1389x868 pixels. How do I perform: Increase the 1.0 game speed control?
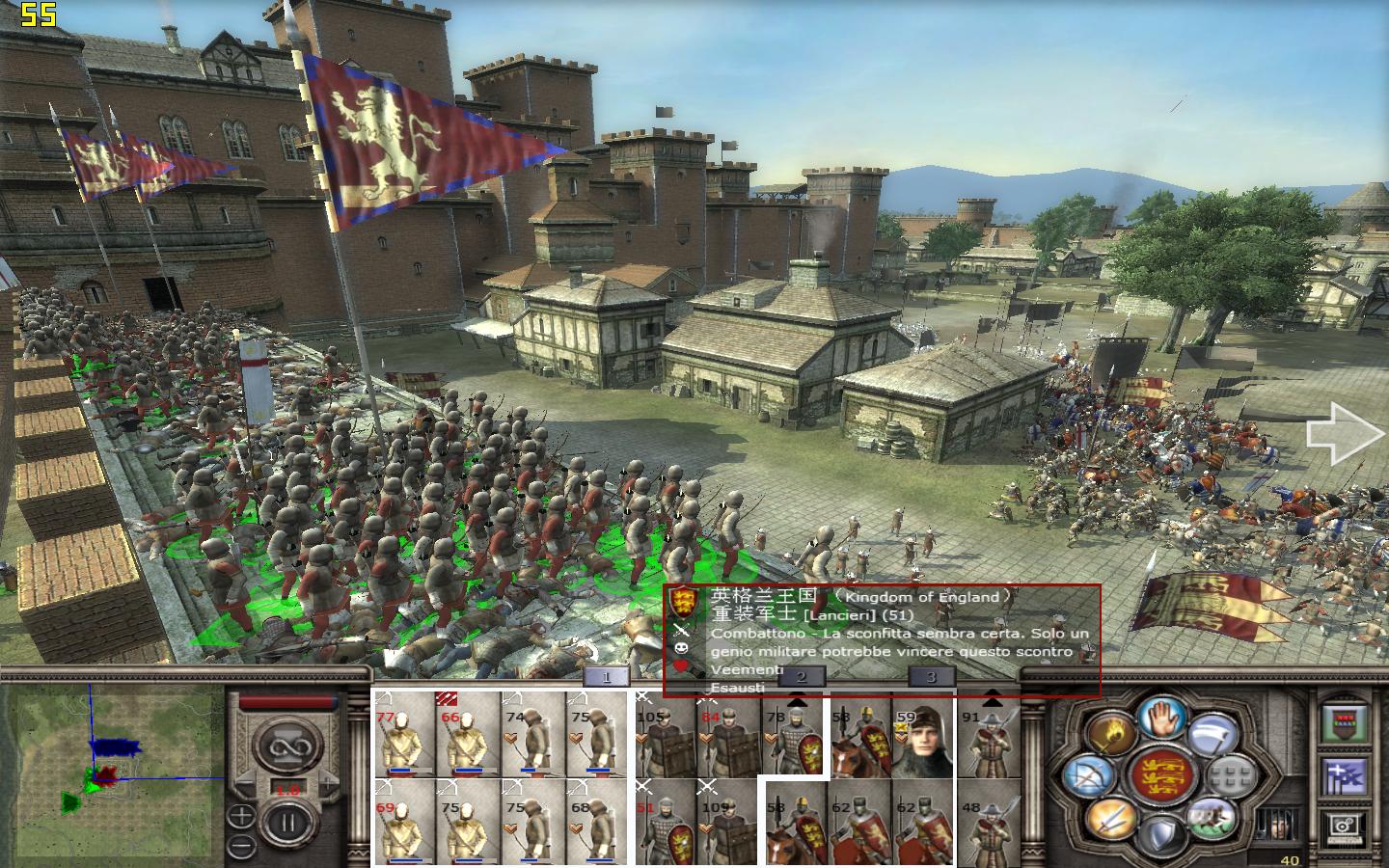(328, 784)
